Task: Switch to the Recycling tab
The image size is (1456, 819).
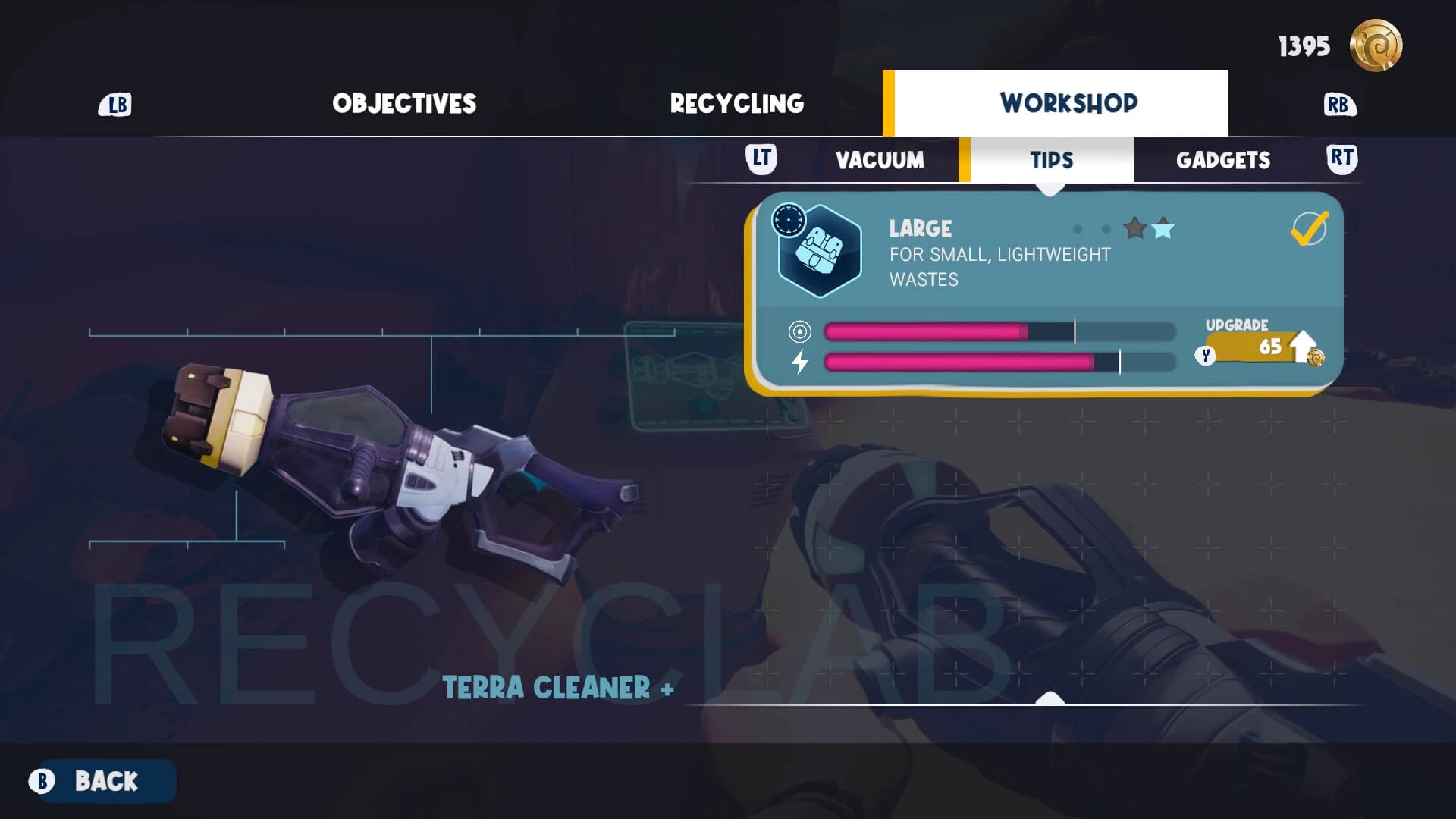Action: tap(736, 102)
